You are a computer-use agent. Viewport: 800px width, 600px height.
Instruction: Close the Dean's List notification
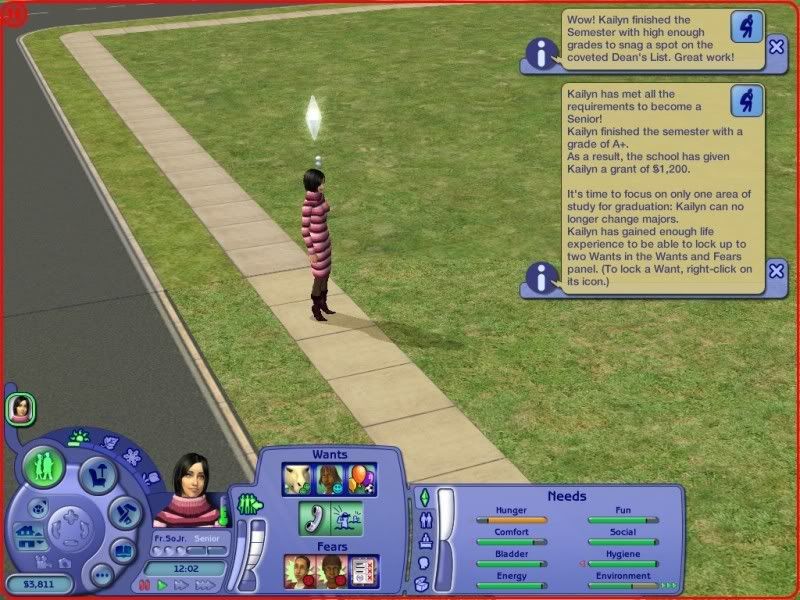[x=777, y=47]
